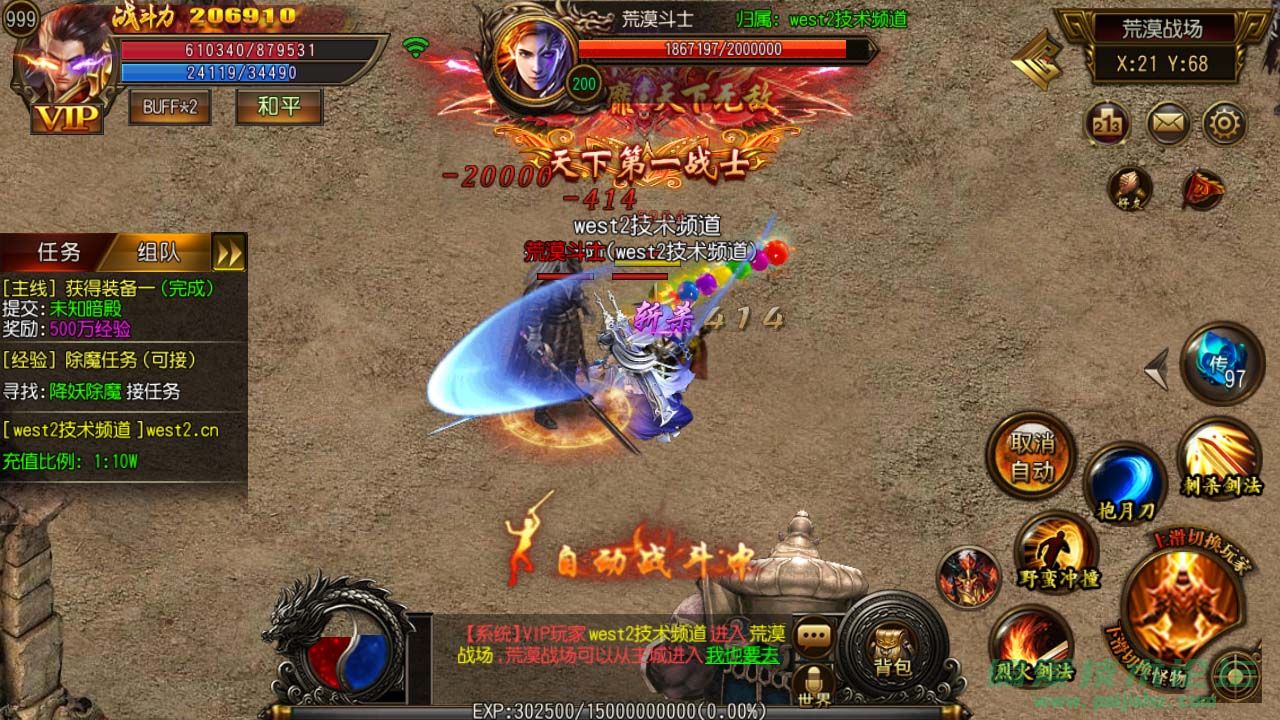Open the 好友 friends icon
The height and width of the screenshot is (720, 1280).
[1130, 188]
